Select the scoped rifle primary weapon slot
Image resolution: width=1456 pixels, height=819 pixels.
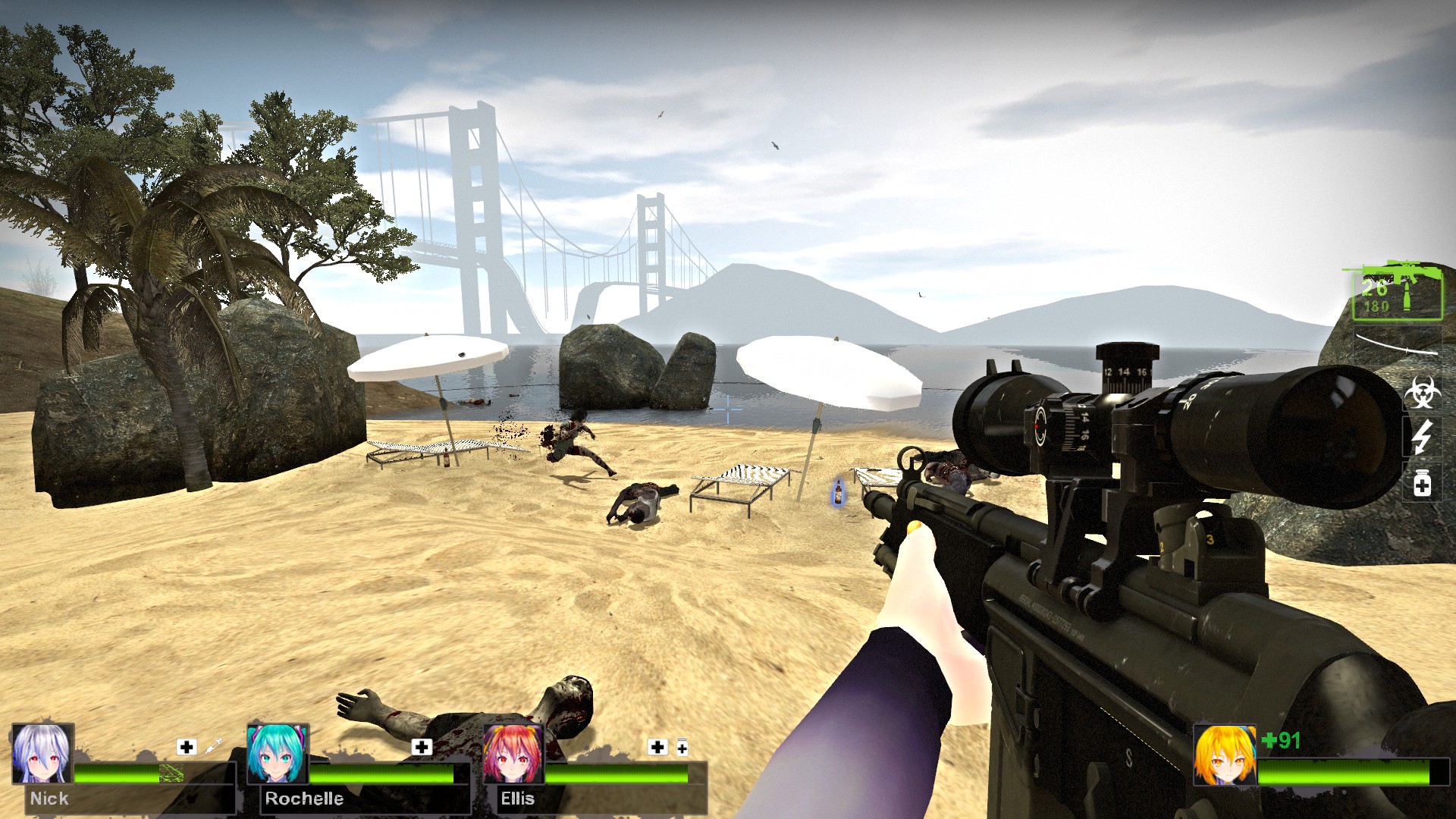[1397, 292]
